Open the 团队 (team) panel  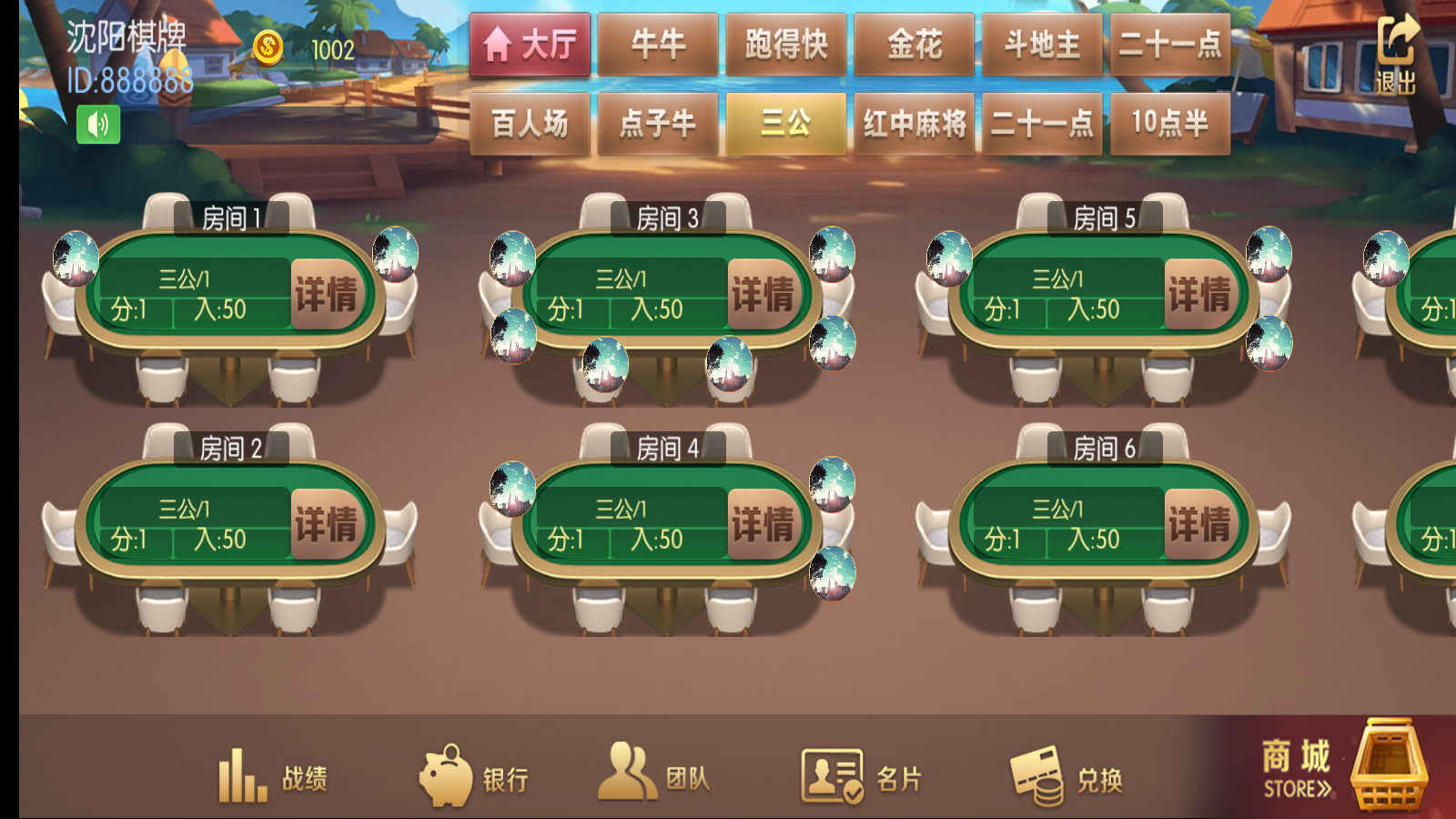click(654, 775)
